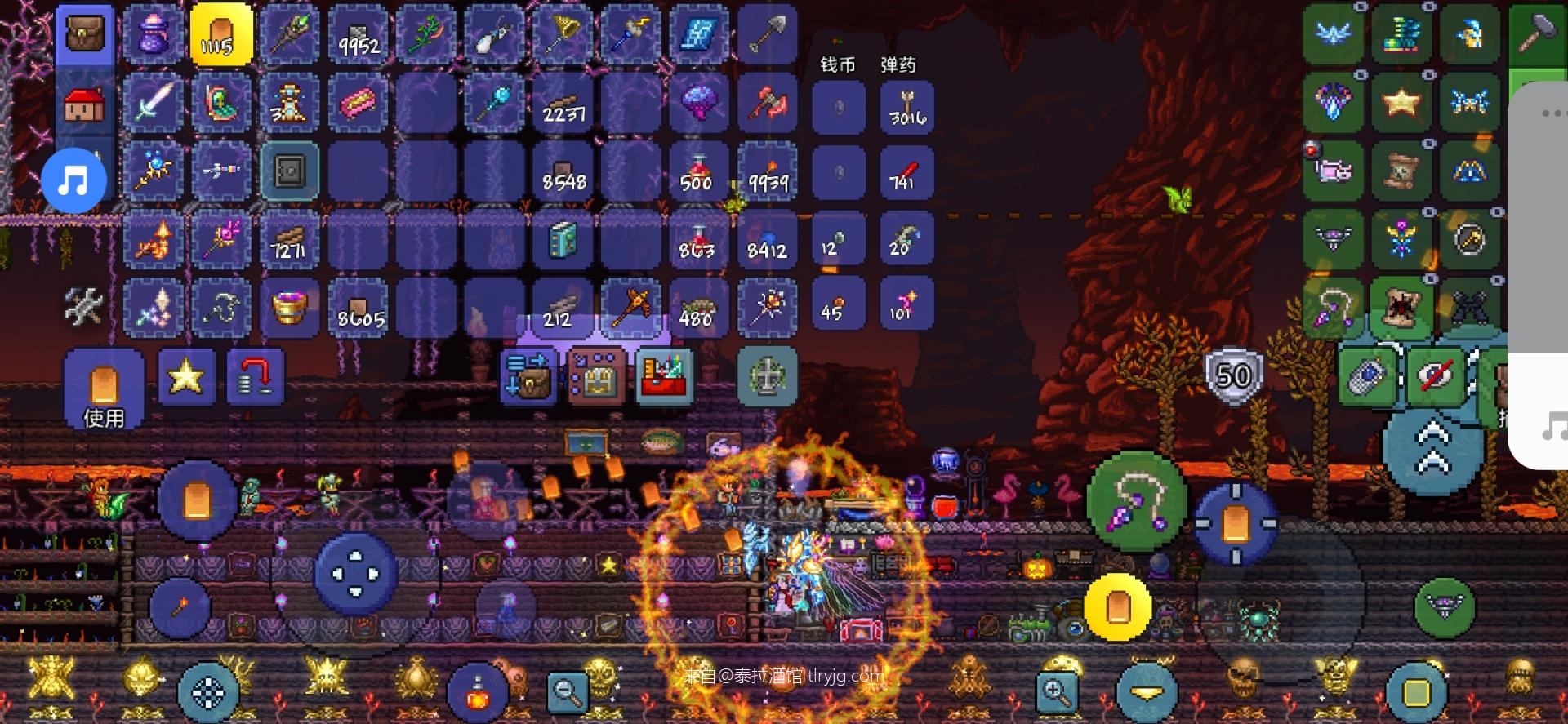Screen dimensions: 1568x724
Task: Select the blue spell tome slot
Action: (x=563, y=240)
